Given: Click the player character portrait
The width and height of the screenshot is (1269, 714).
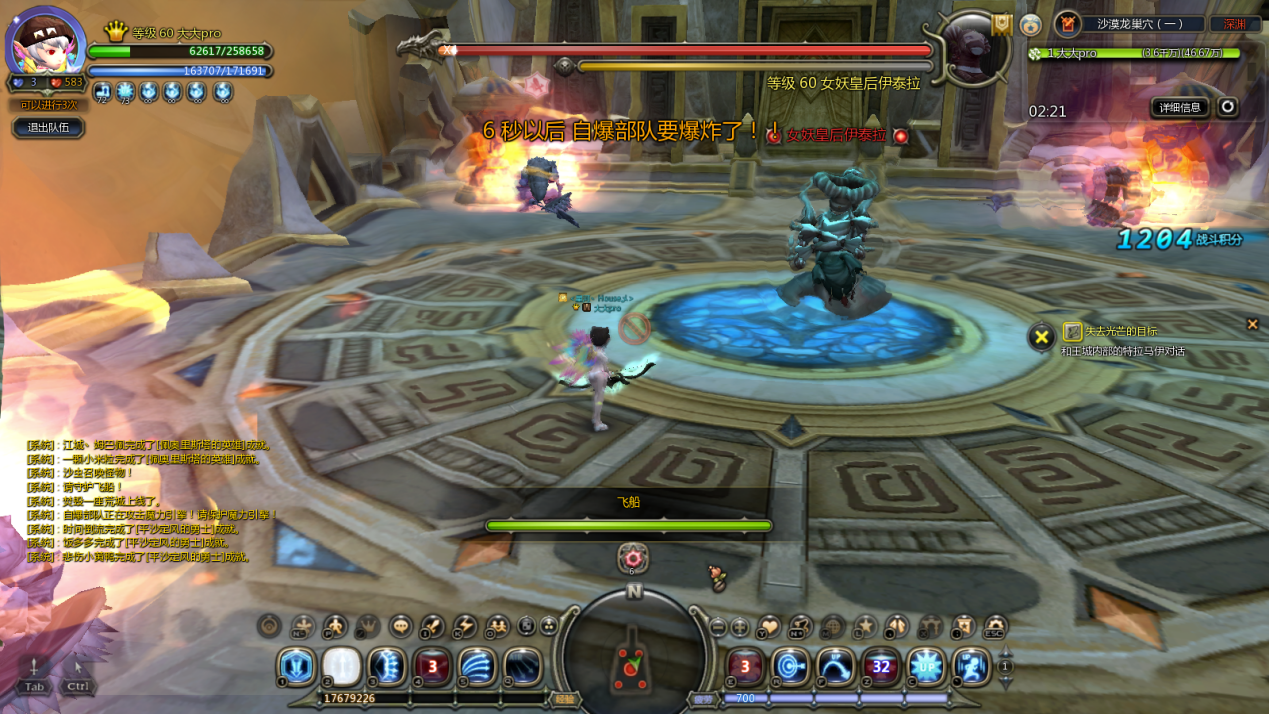Looking at the screenshot, I should [x=45, y=45].
